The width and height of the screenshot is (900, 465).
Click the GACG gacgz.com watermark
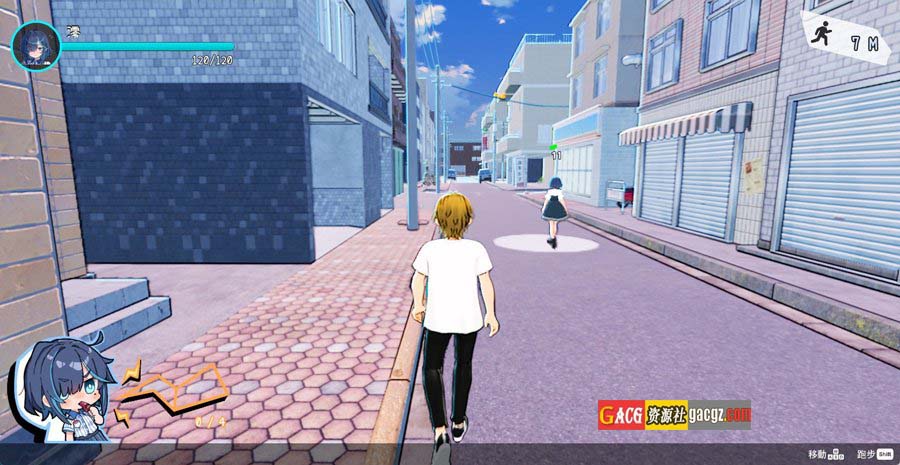(x=674, y=415)
